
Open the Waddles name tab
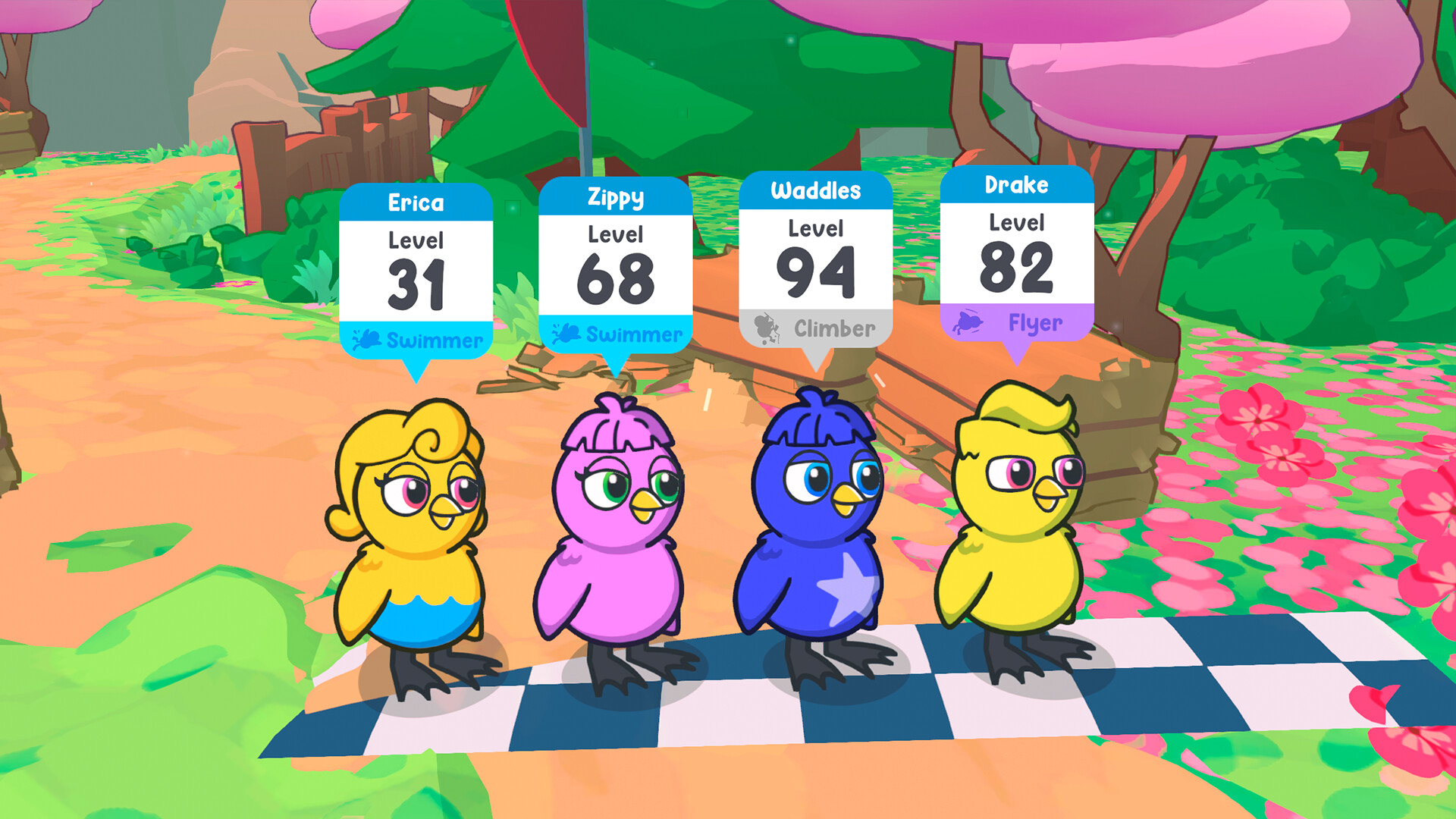814,191
